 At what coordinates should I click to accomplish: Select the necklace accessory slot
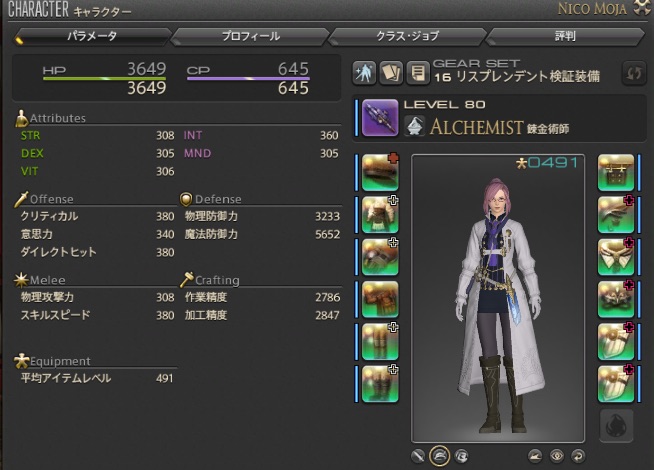click(x=616, y=255)
